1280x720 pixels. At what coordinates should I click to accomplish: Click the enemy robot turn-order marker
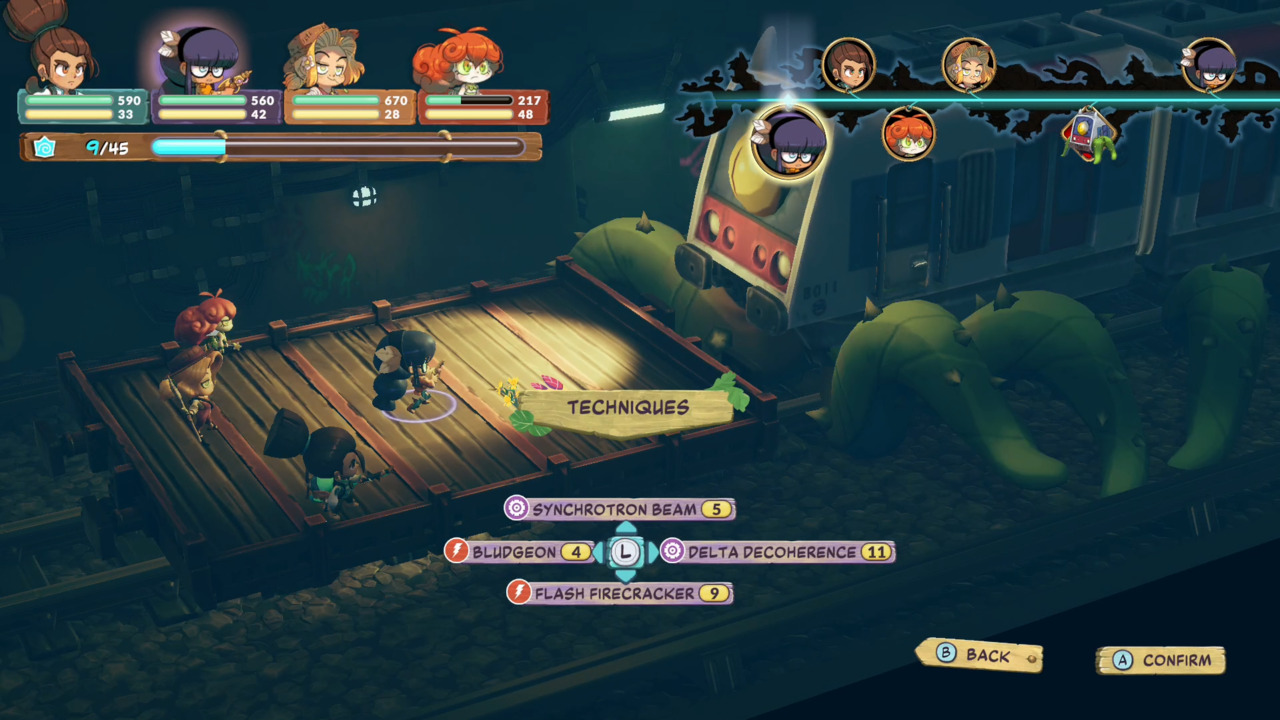coord(1089,134)
